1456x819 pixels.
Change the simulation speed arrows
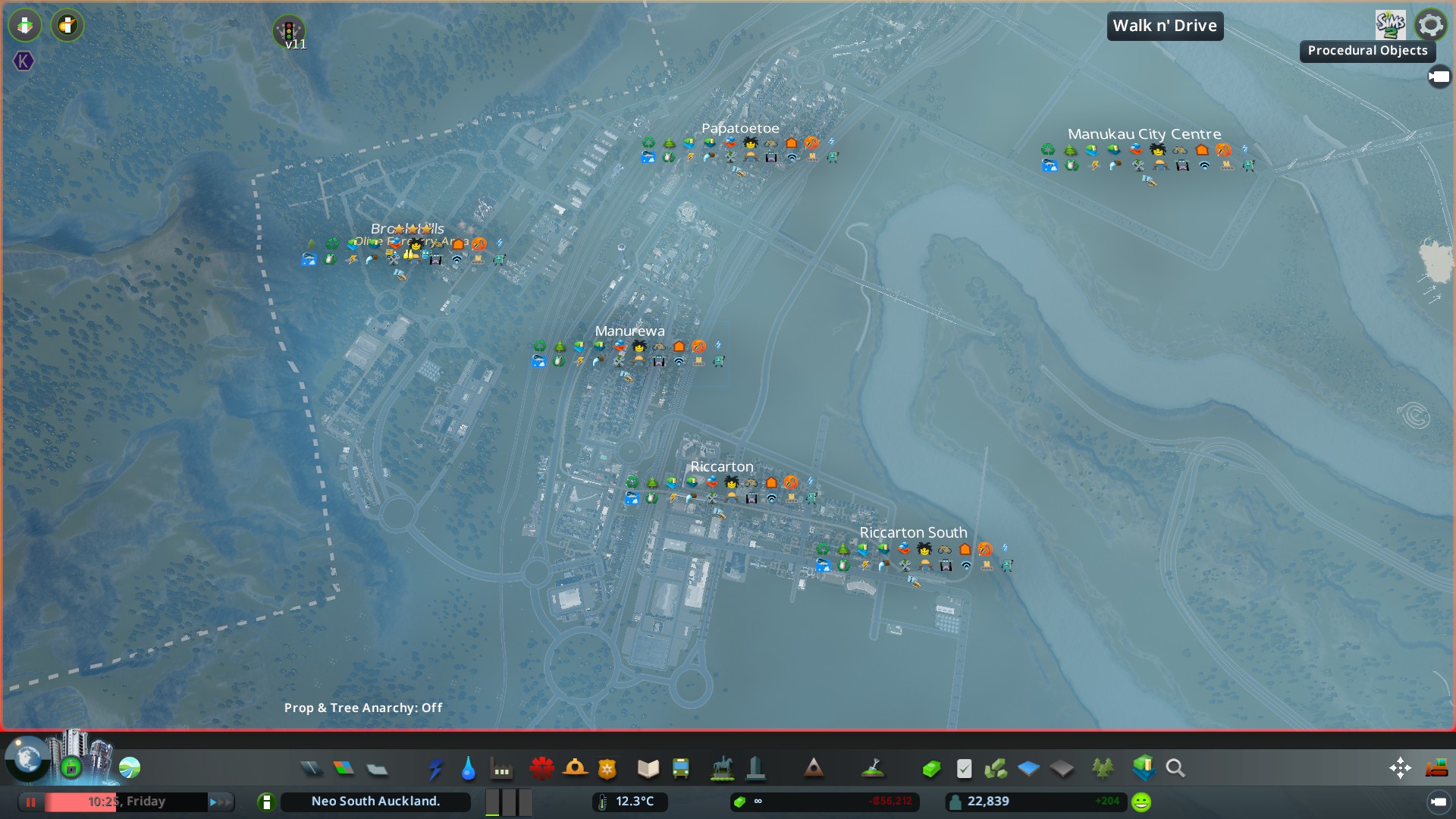pos(220,802)
